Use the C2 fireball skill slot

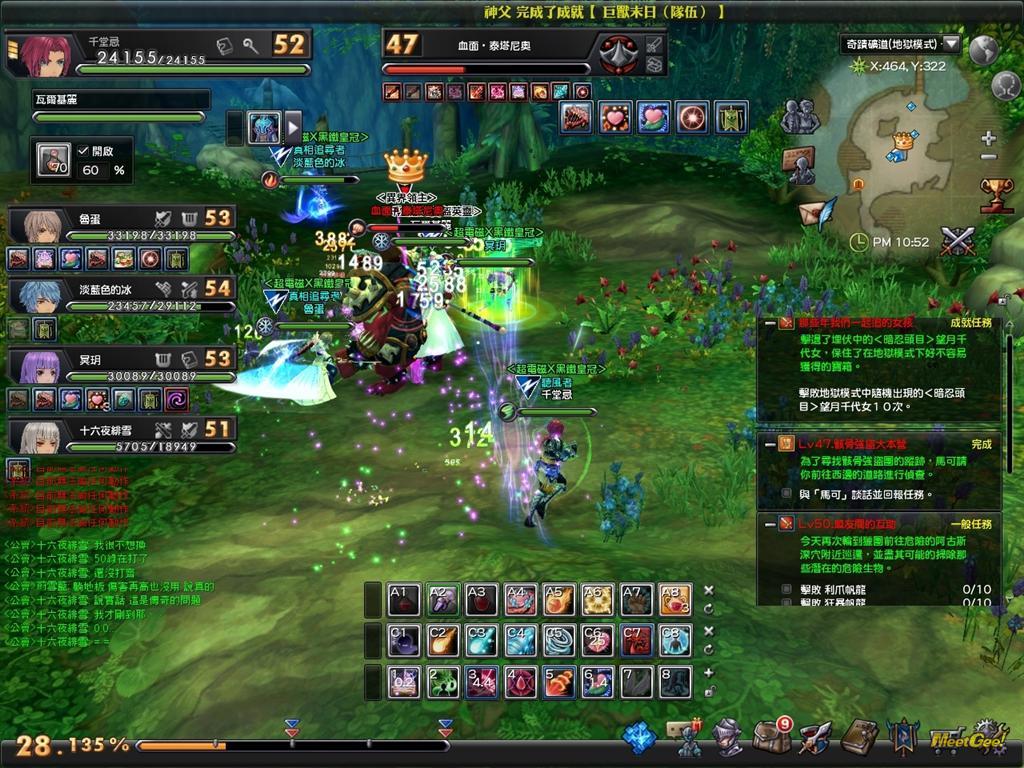coord(441,640)
